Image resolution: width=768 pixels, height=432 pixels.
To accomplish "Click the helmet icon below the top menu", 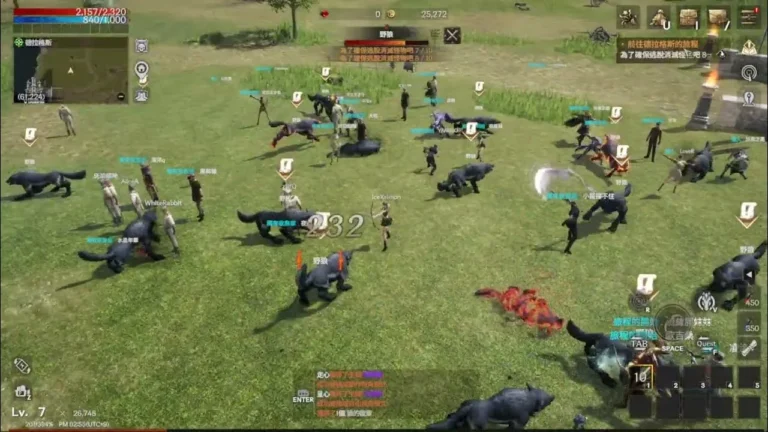I will pyautogui.click(x=749, y=46).
